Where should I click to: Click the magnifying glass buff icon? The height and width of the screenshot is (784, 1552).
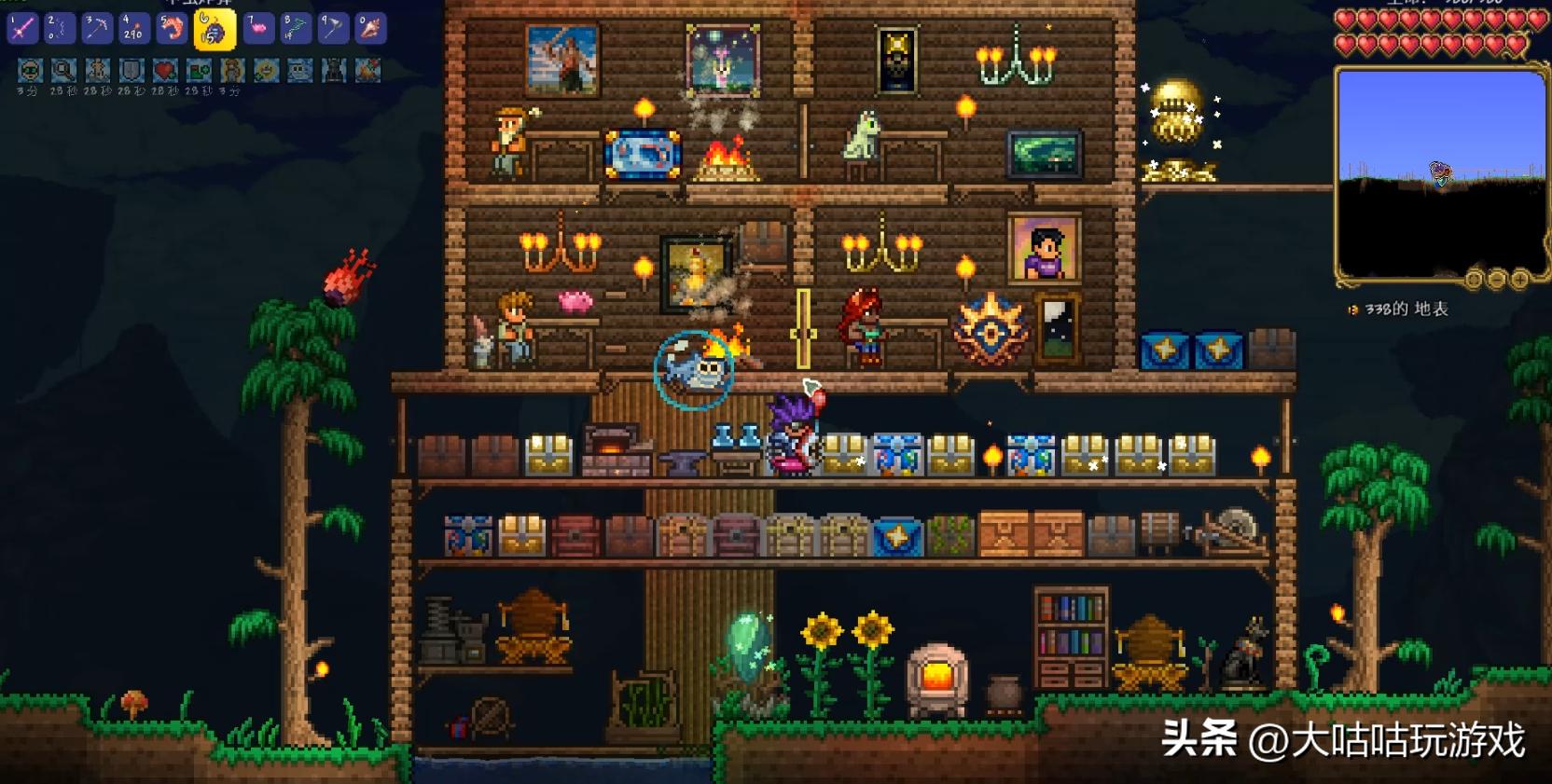click(64, 70)
